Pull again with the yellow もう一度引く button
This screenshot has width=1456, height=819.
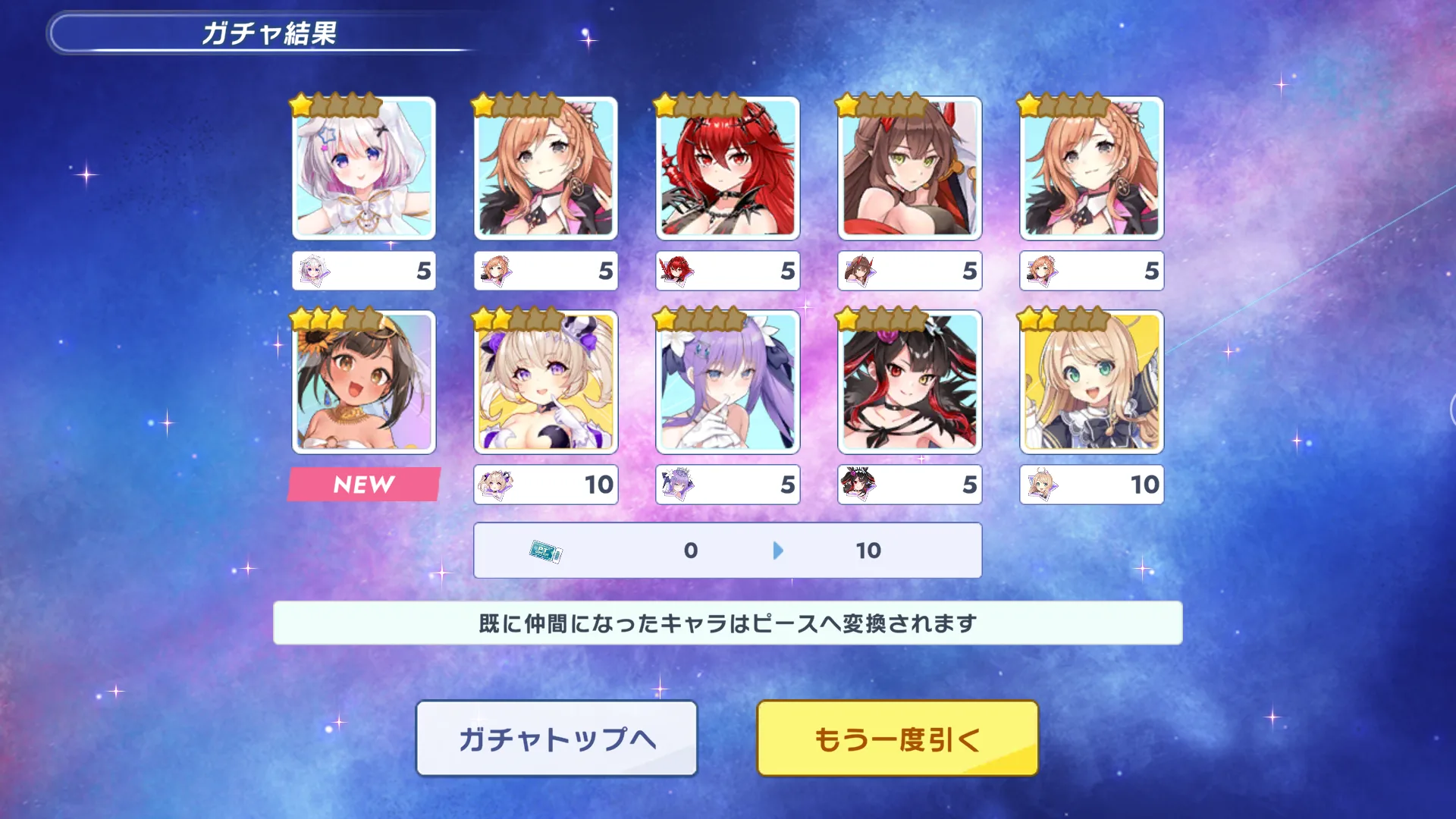897,738
